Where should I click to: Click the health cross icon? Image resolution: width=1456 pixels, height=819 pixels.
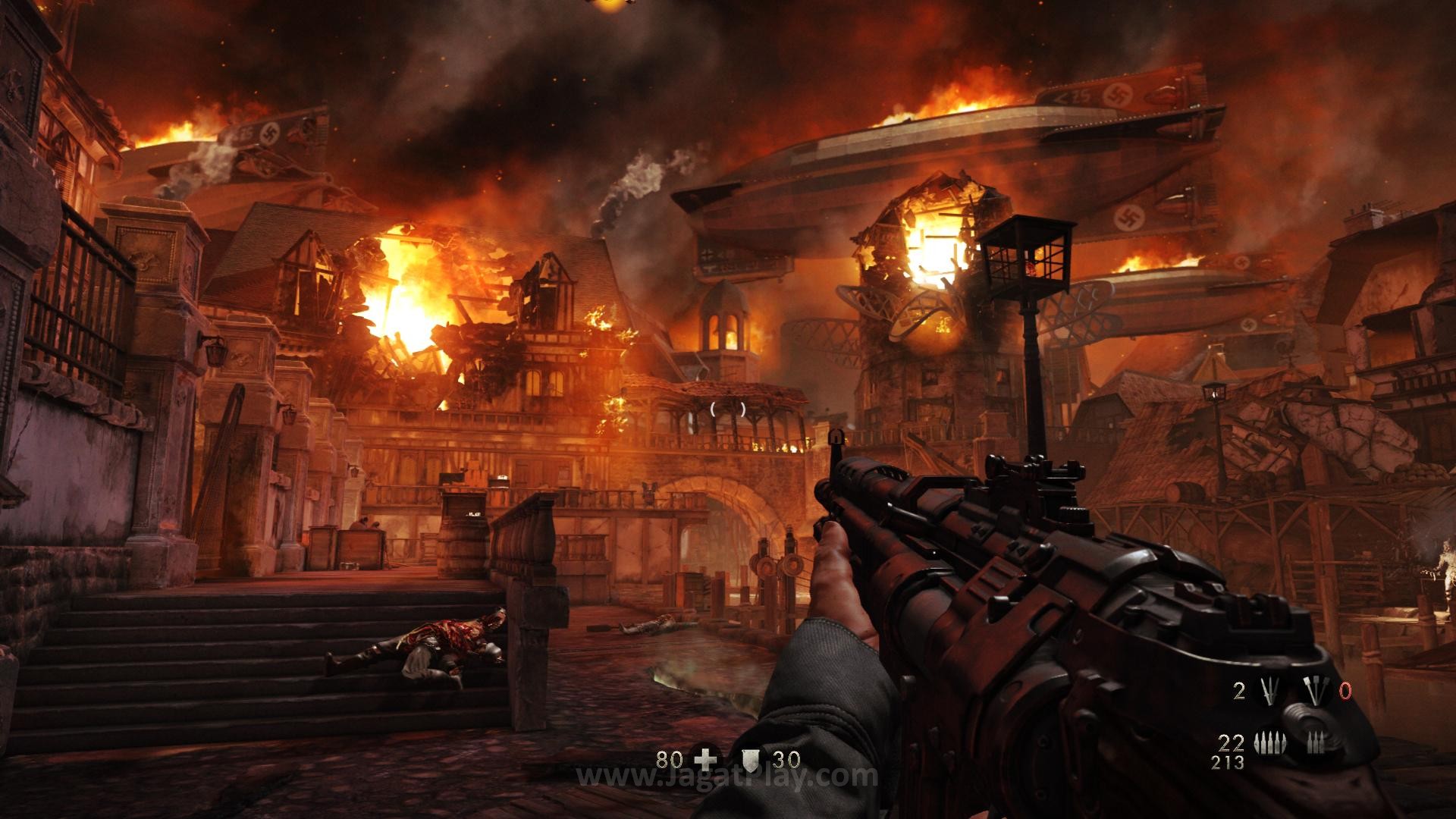pos(705,760)
